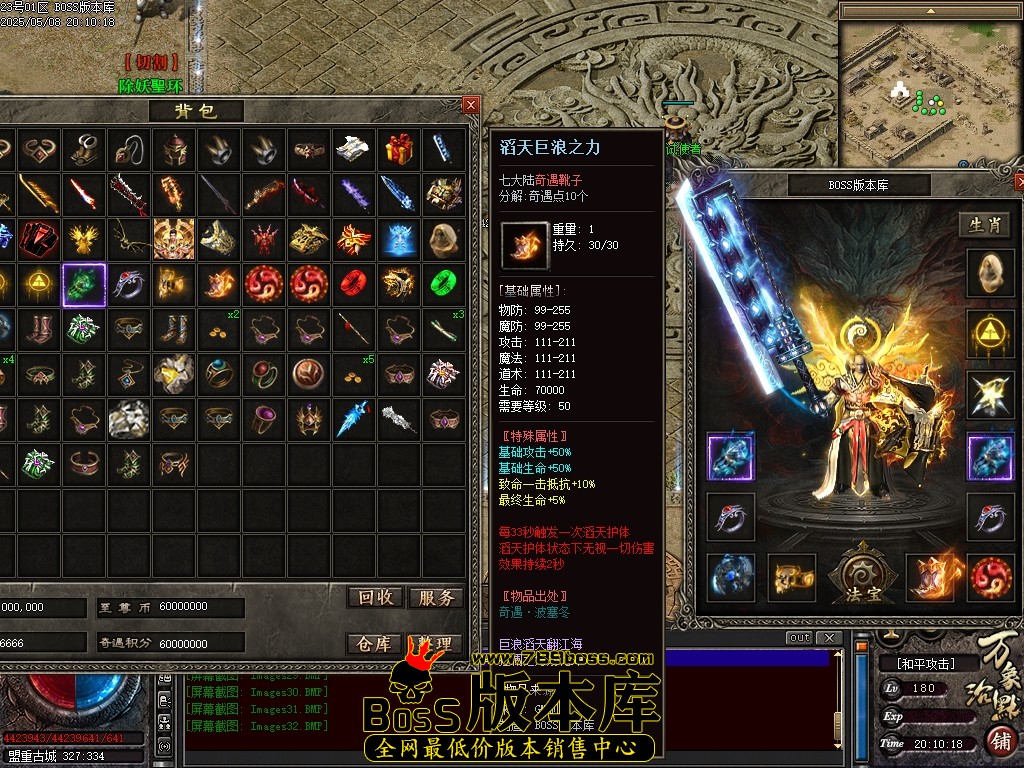The image size is (1024, 768).
Task: Click the chat panel out button
Action: pyautogui.click(x=799, y=638)
